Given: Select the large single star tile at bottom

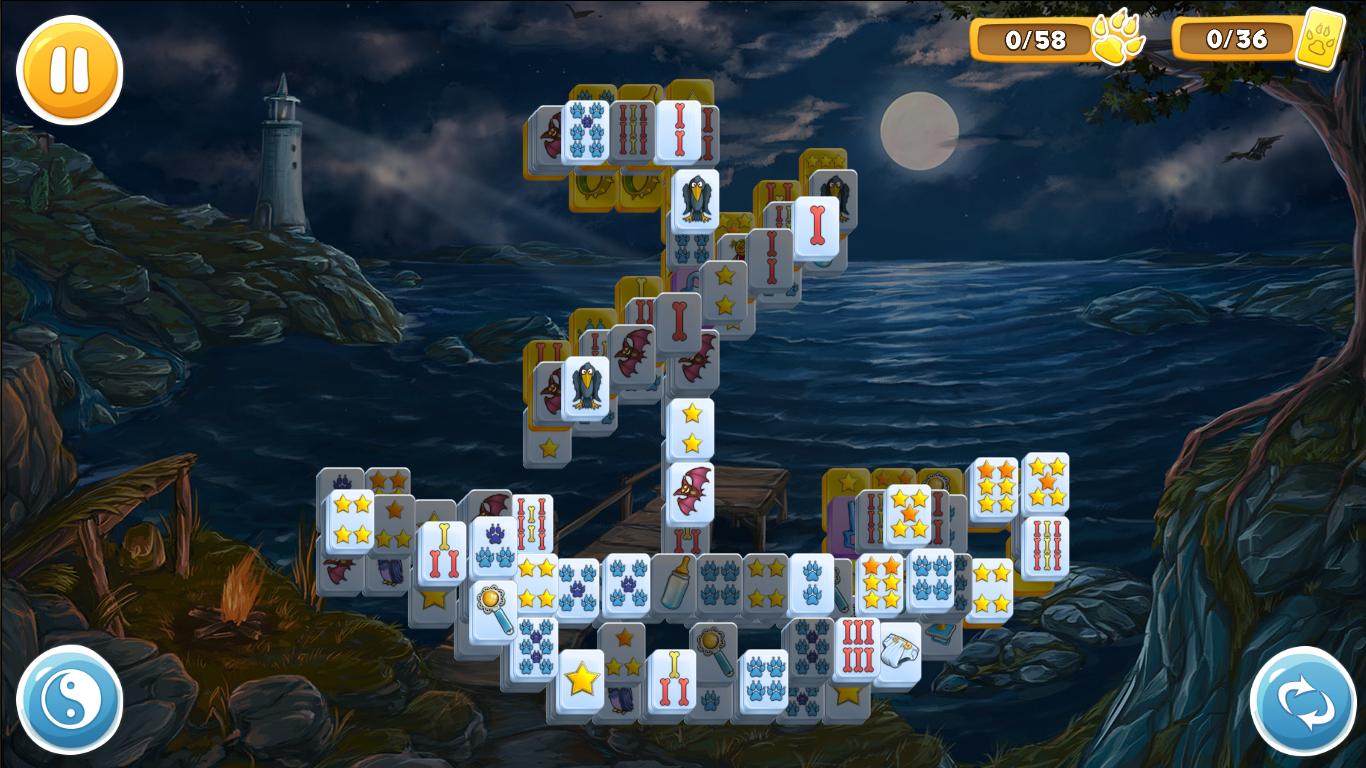Looking at the screenshot, I should (x=581, y=680).
